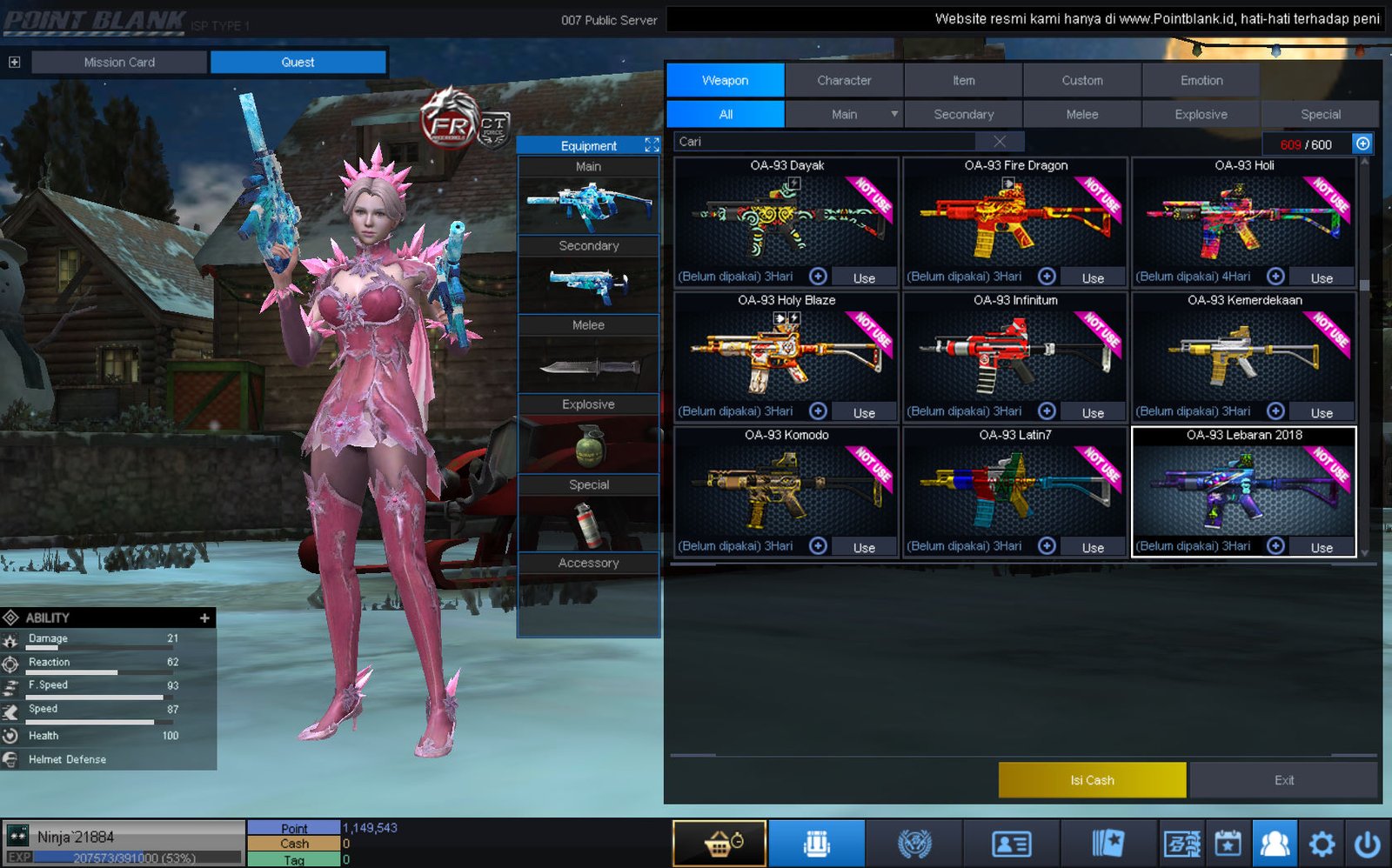Switch to the Quest tab
The height and width of the screenshot is (868, 1392).
pos(298,62)
